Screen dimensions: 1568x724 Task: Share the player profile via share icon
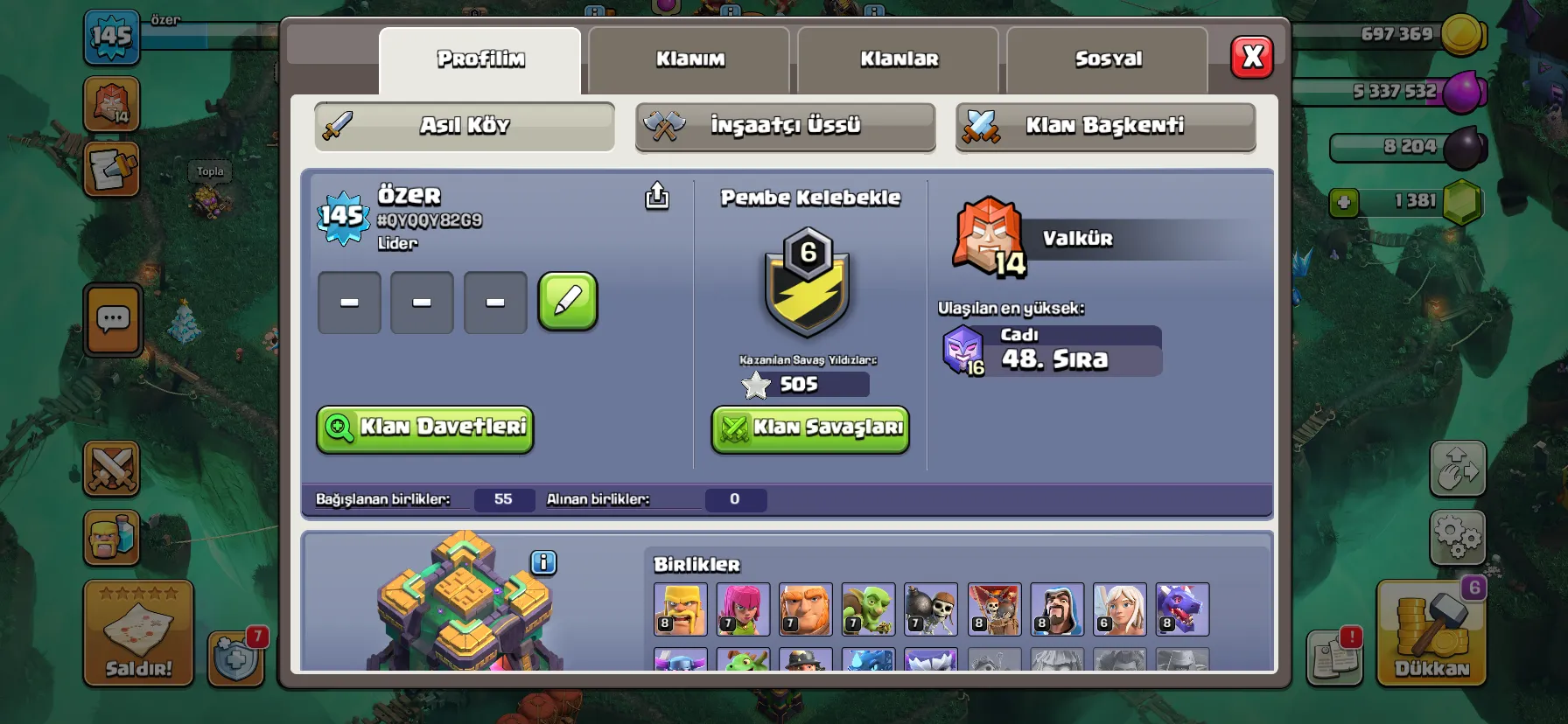657,196
